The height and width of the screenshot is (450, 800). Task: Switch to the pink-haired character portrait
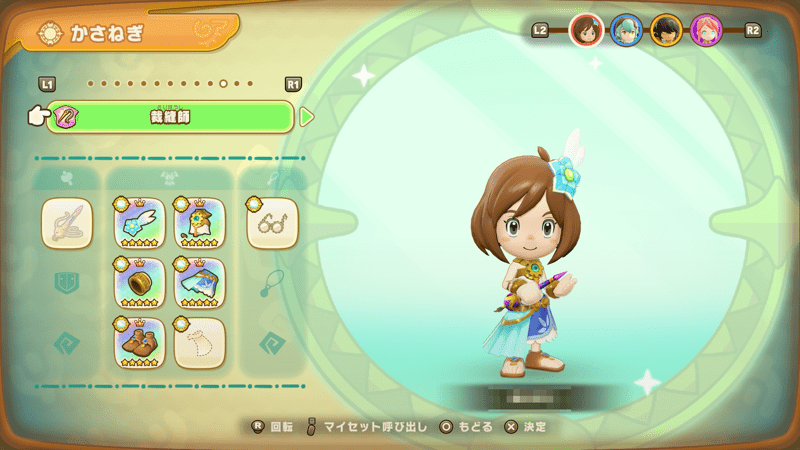pyautogui.click(x=706, y=30)
